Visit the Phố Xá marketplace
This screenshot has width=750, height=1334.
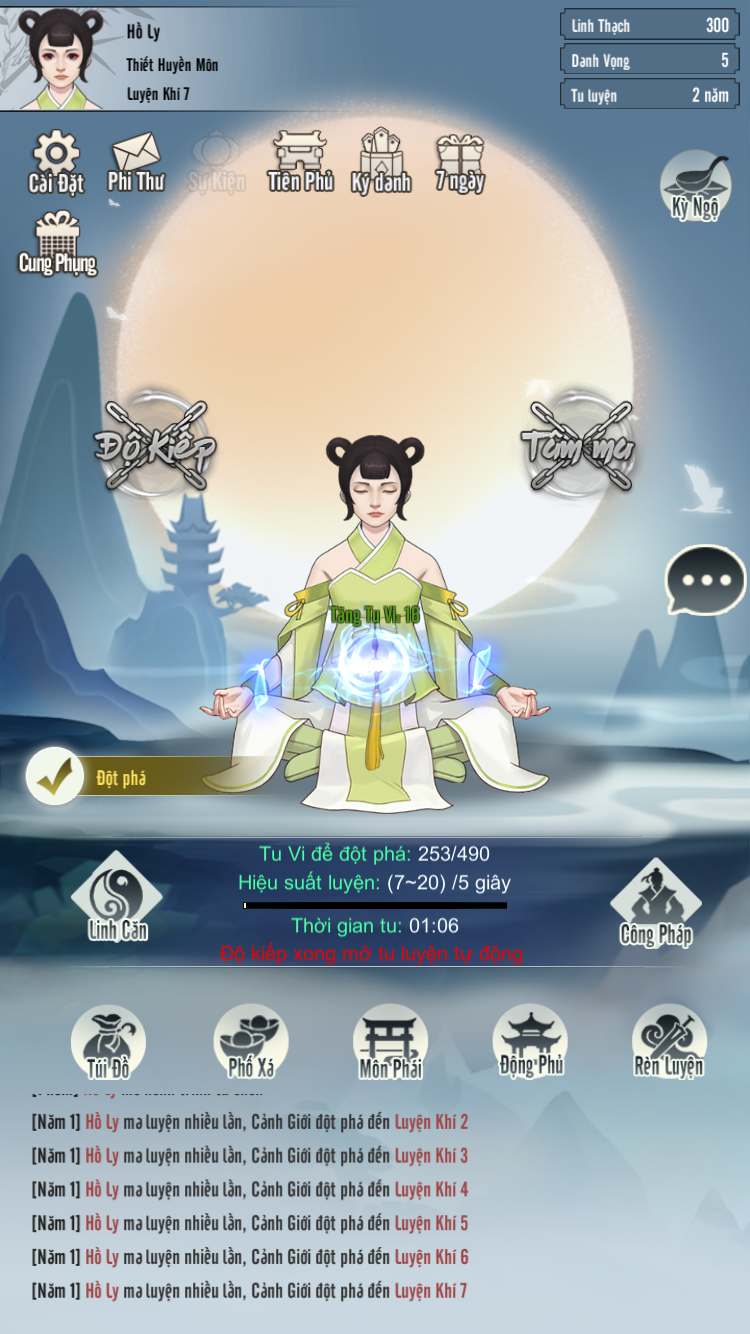coord(251,1041)
